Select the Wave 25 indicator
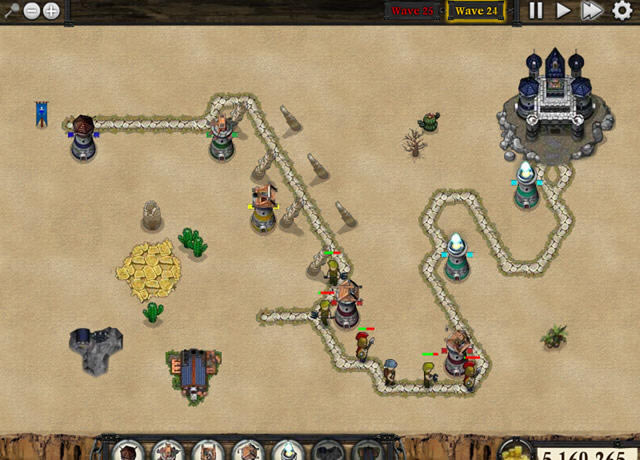 pyautogui.click(x=412, y=11)
